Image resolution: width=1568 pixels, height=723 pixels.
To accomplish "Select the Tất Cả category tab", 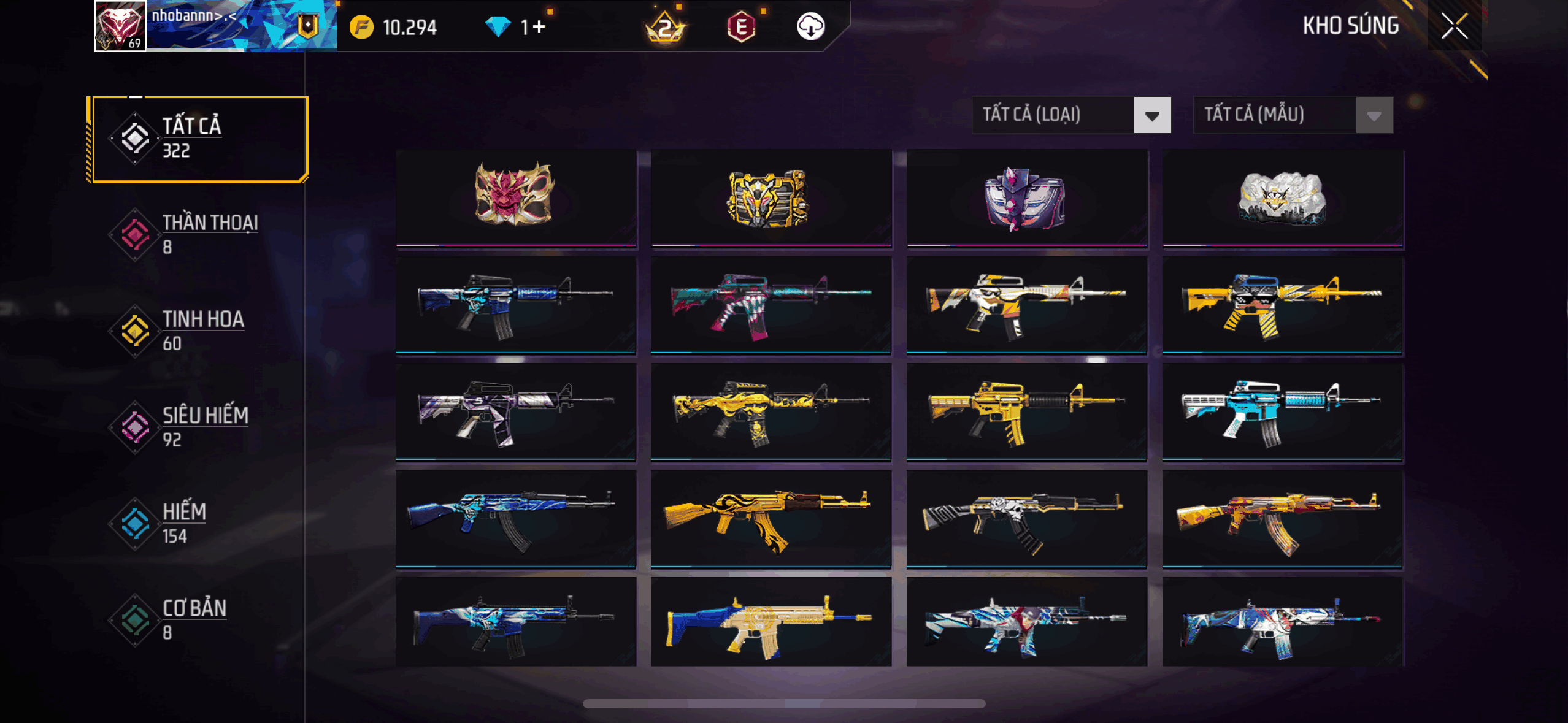I will 198,139.
